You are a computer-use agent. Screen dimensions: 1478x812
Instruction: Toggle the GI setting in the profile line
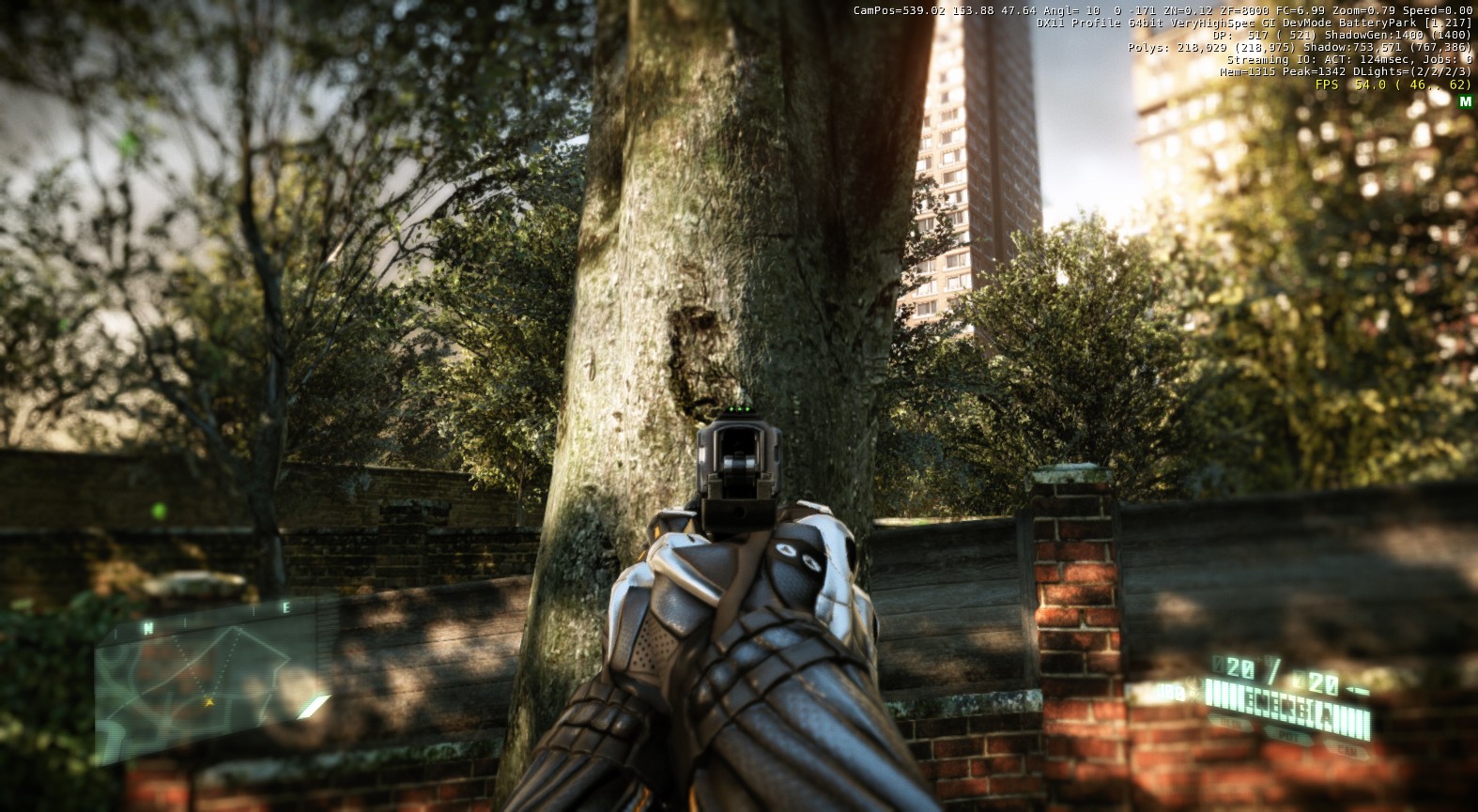(1270, 23)
